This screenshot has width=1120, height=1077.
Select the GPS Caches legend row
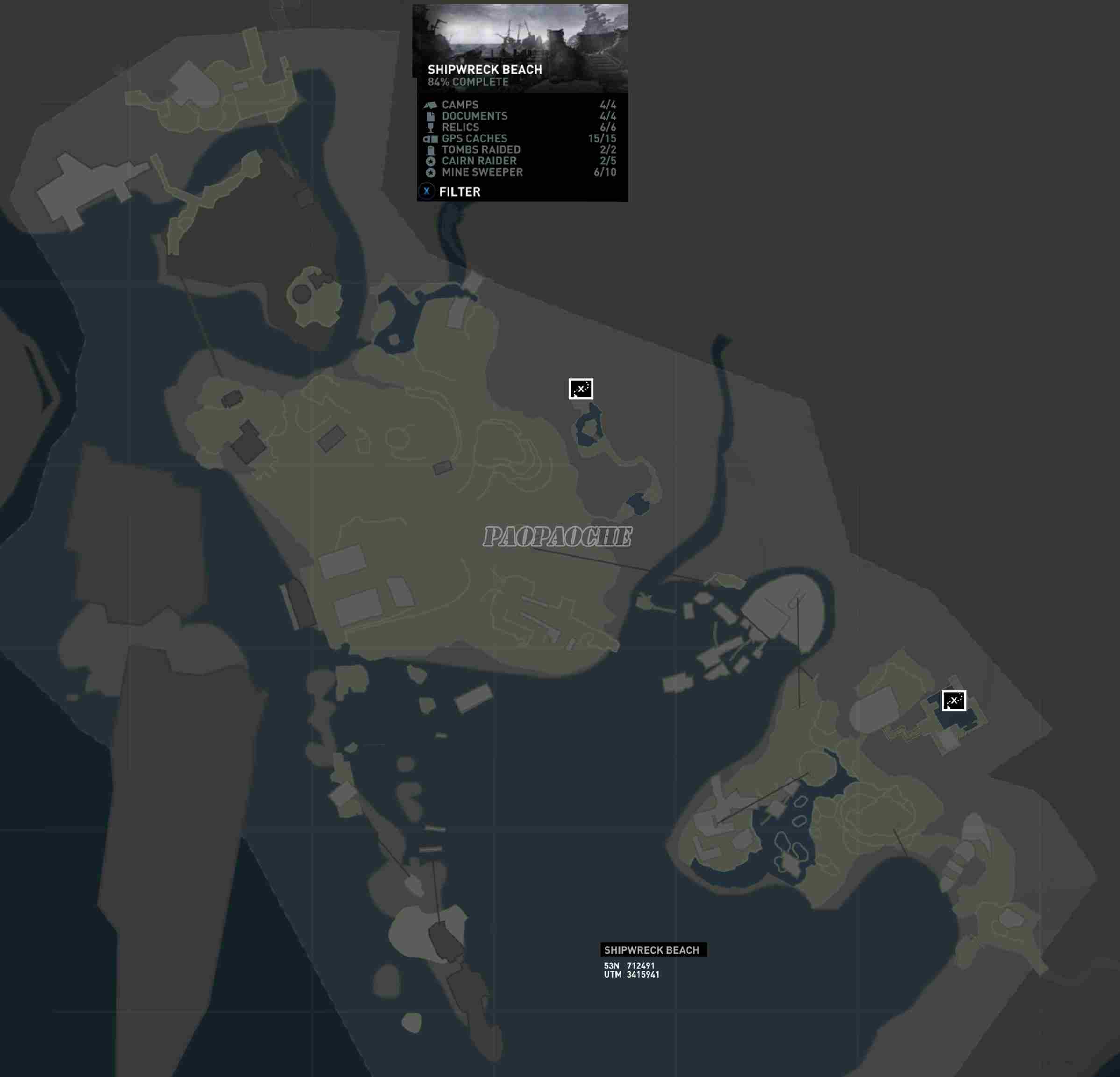[x=520, y=139]
